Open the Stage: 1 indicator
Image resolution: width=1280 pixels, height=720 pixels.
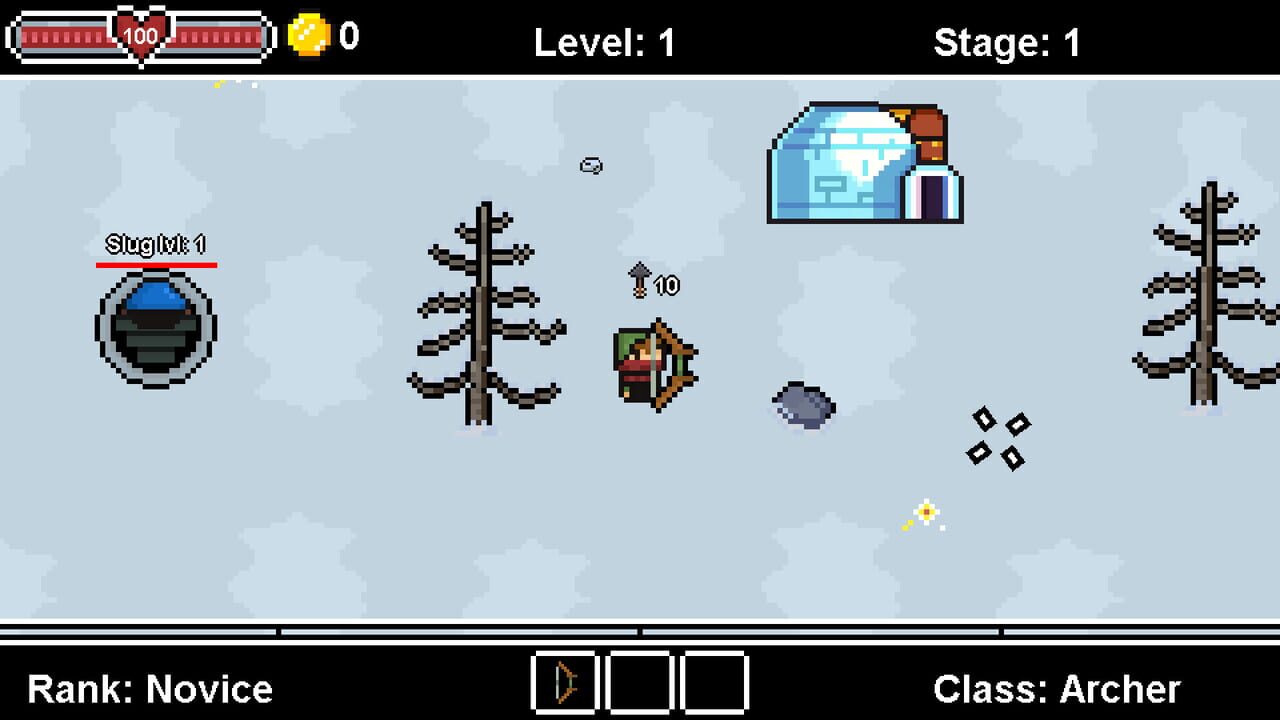click(x=1008, y=40)
